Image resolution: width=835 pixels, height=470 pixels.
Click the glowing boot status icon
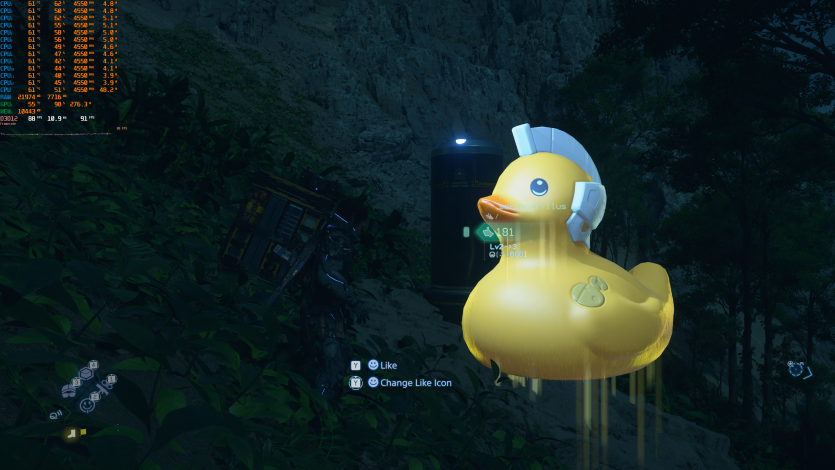click(x=71, y=433)
